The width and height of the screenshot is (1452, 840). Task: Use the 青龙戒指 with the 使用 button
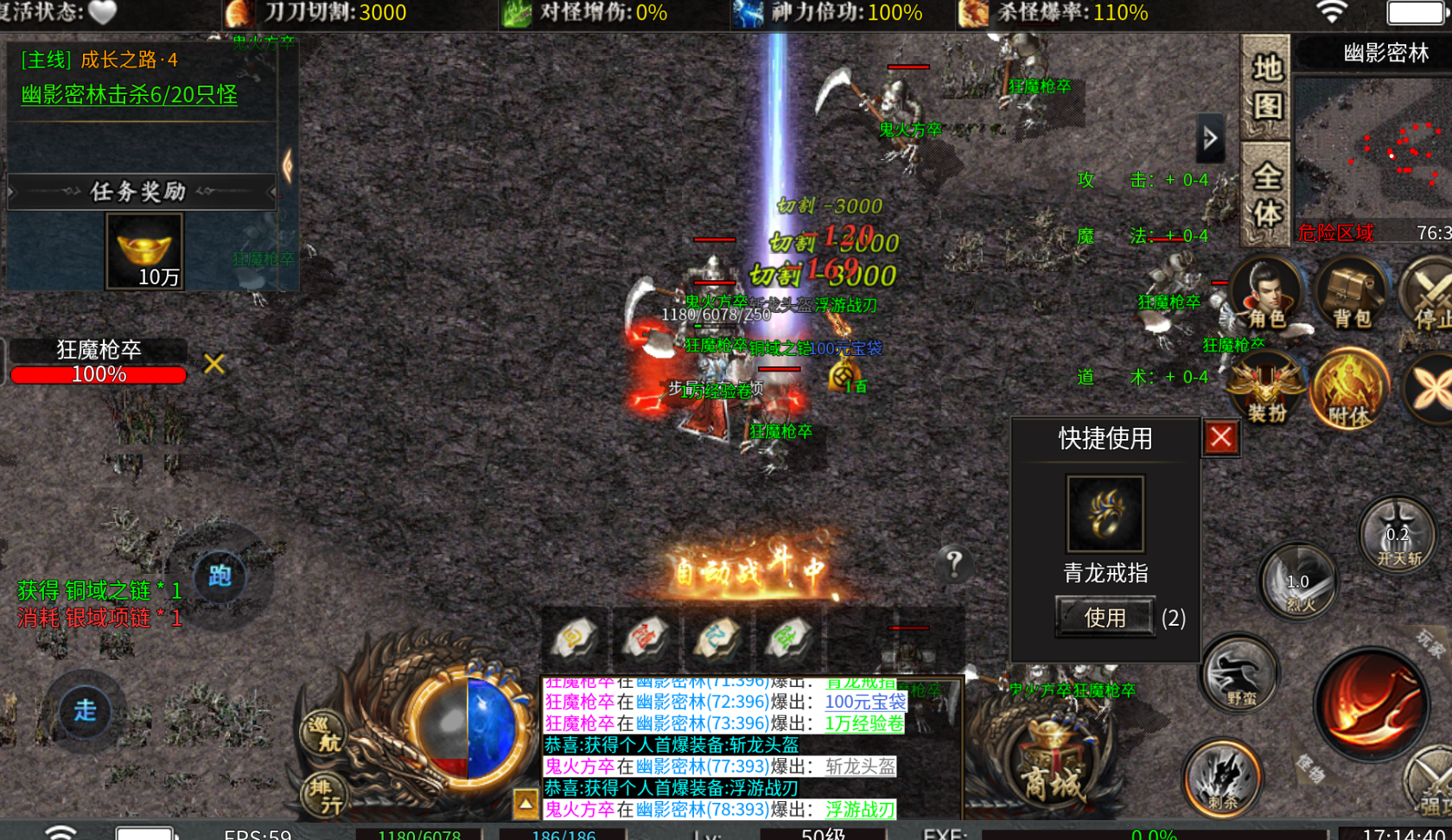coord(1105,617)
